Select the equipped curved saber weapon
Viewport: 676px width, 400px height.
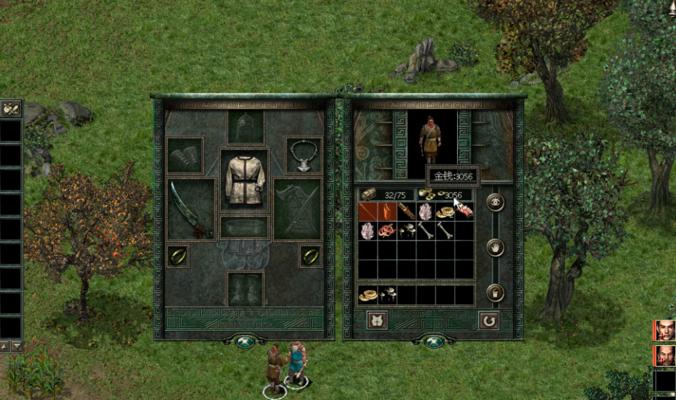[189, 208]
